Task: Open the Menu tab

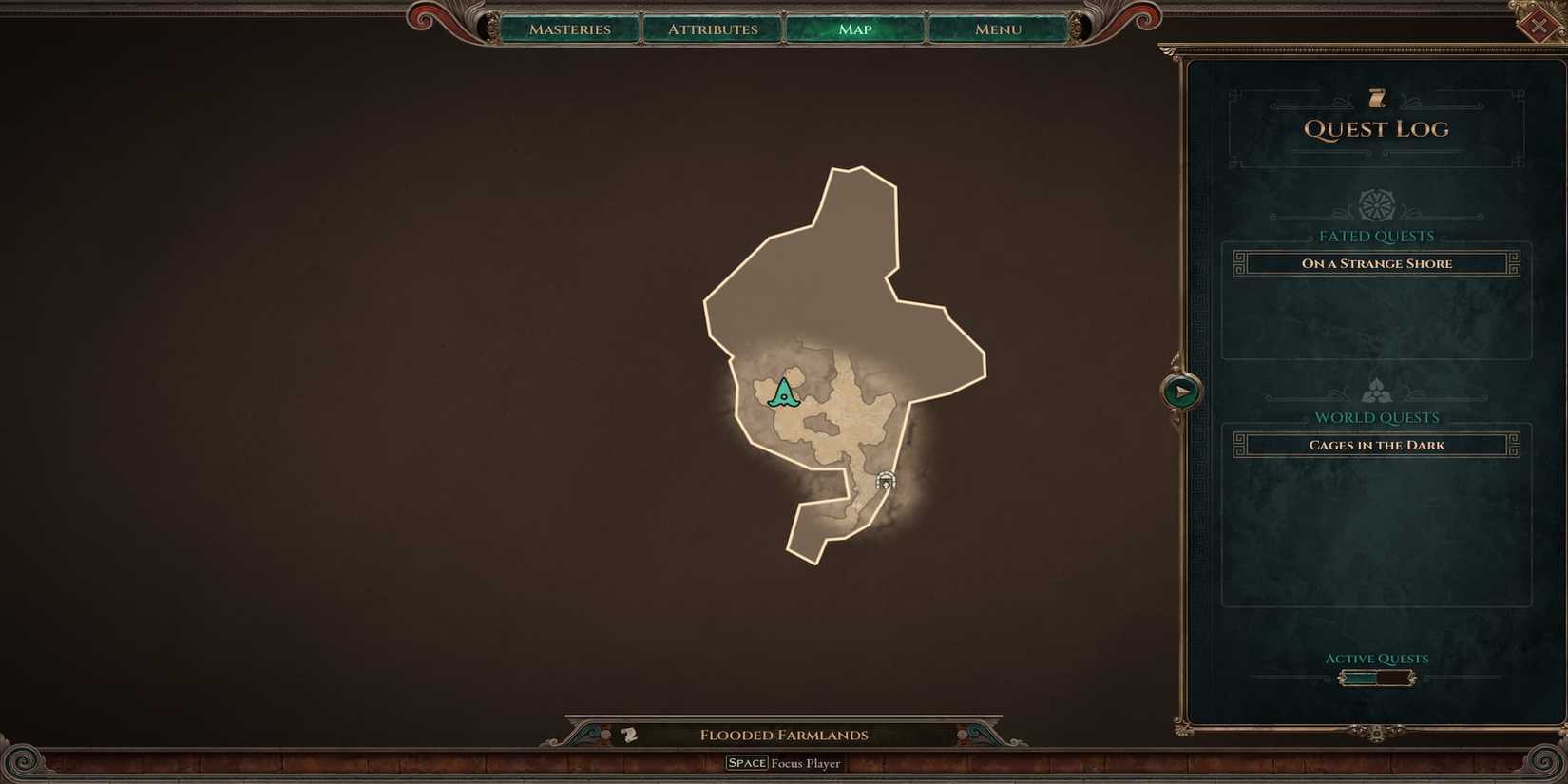Action: (996, 29)
